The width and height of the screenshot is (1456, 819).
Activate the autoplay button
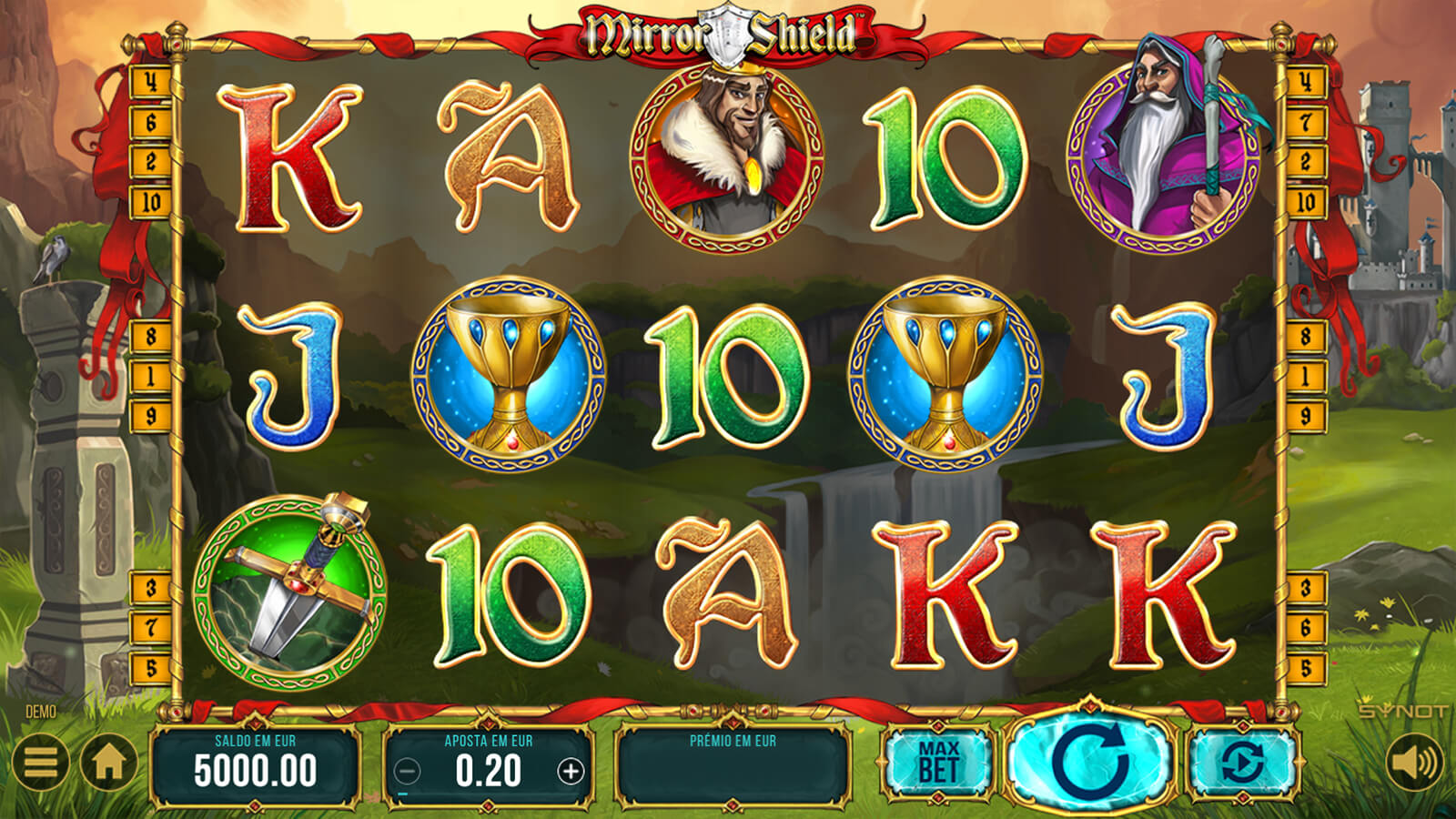click(1243, 763)
